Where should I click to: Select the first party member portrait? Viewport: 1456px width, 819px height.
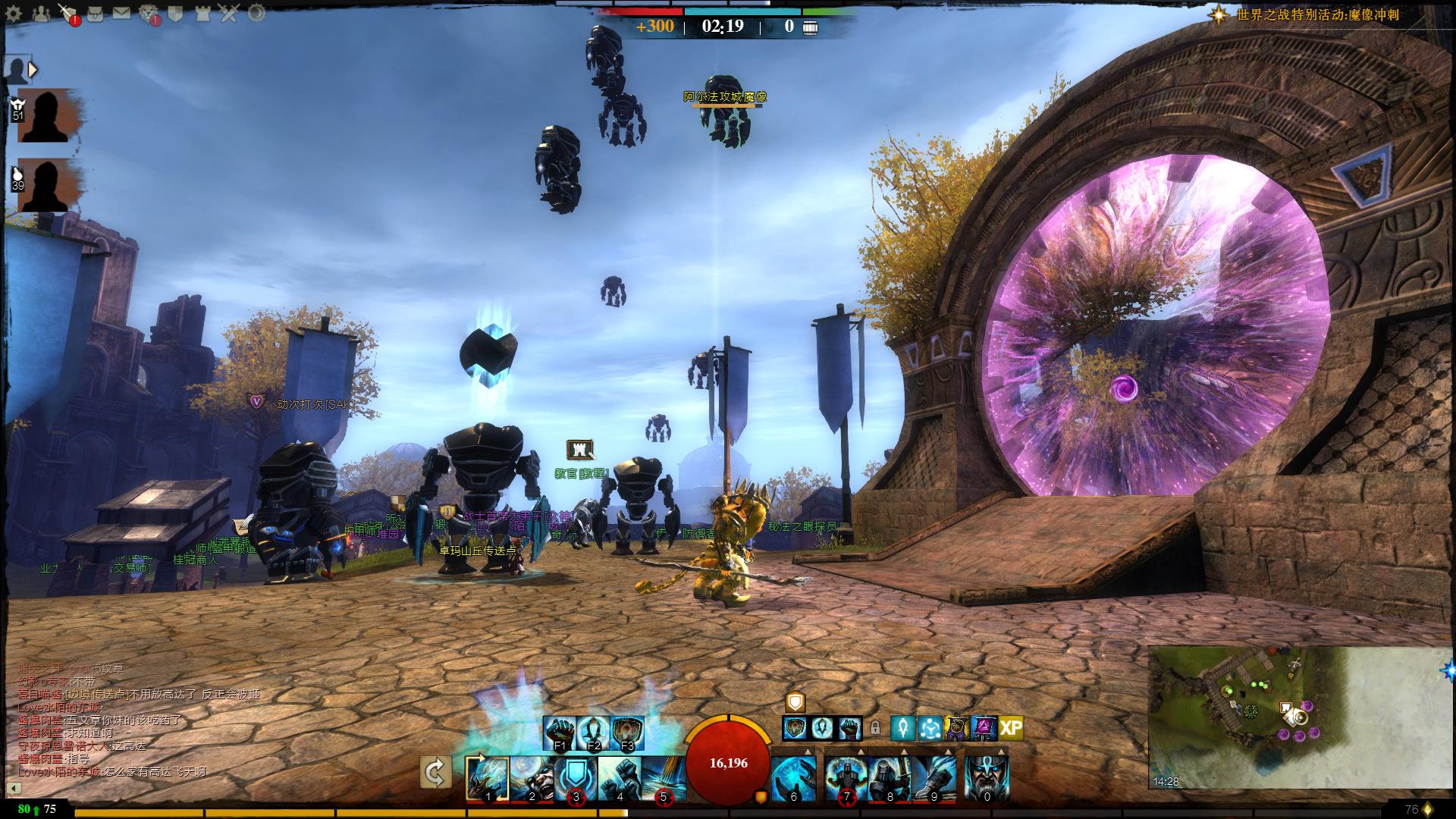[x=45, y=115]
